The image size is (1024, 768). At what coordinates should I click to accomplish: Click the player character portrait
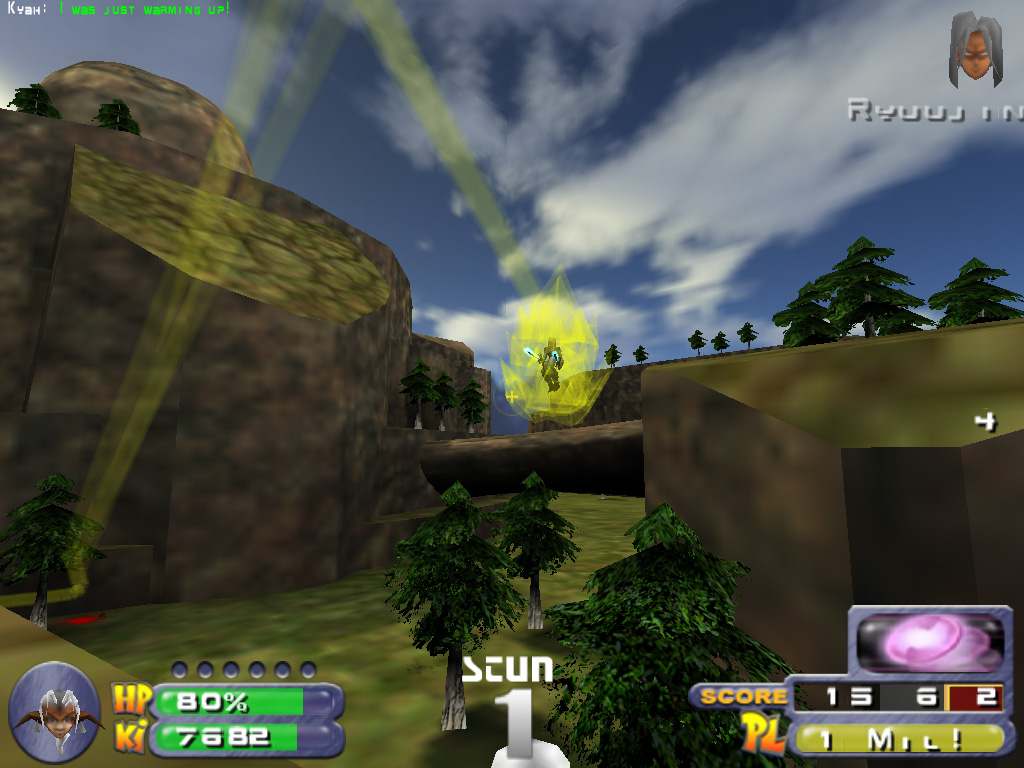(x=54, y=712)
